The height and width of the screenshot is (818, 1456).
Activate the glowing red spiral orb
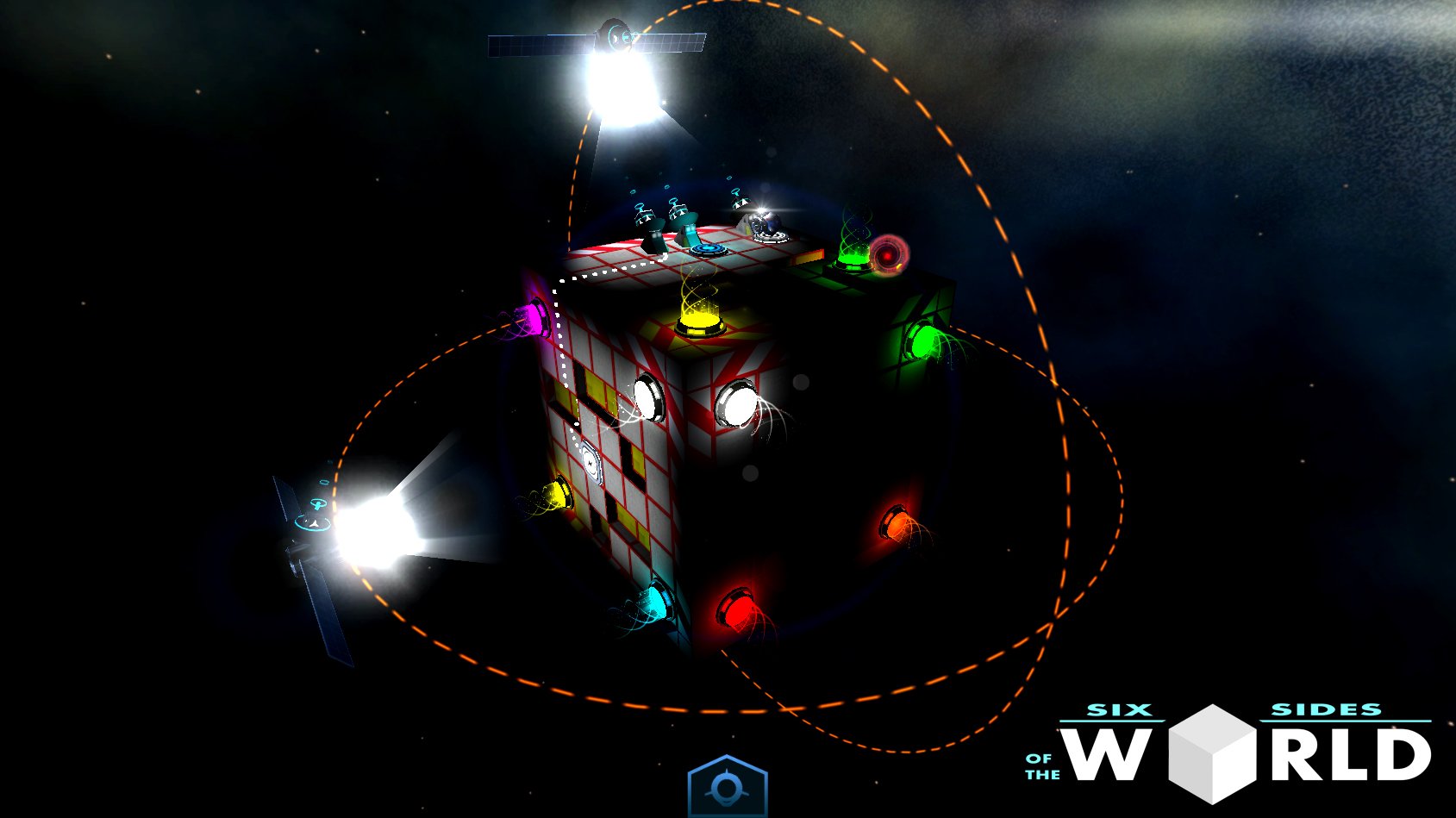887,254
